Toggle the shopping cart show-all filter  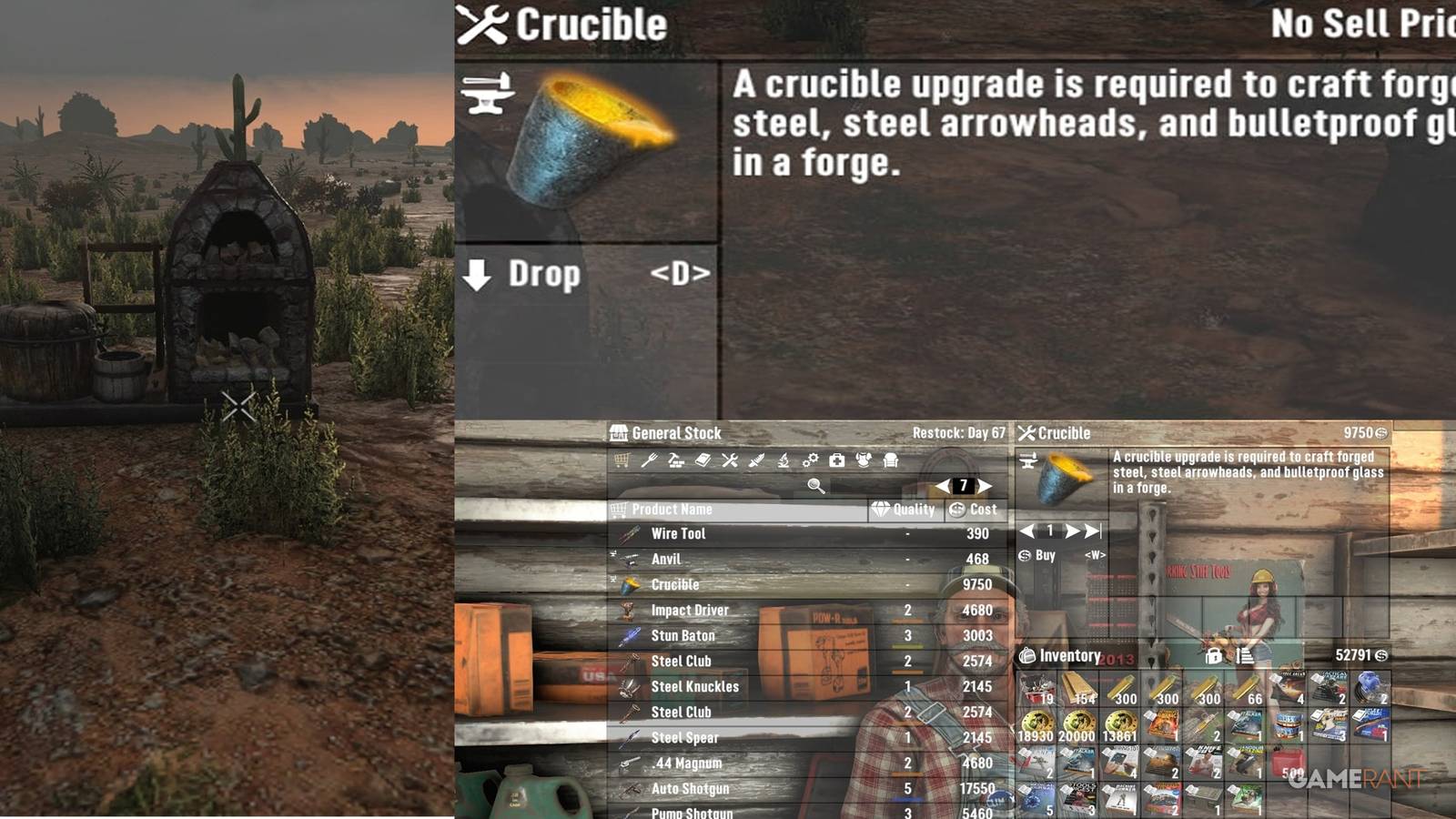622,460
